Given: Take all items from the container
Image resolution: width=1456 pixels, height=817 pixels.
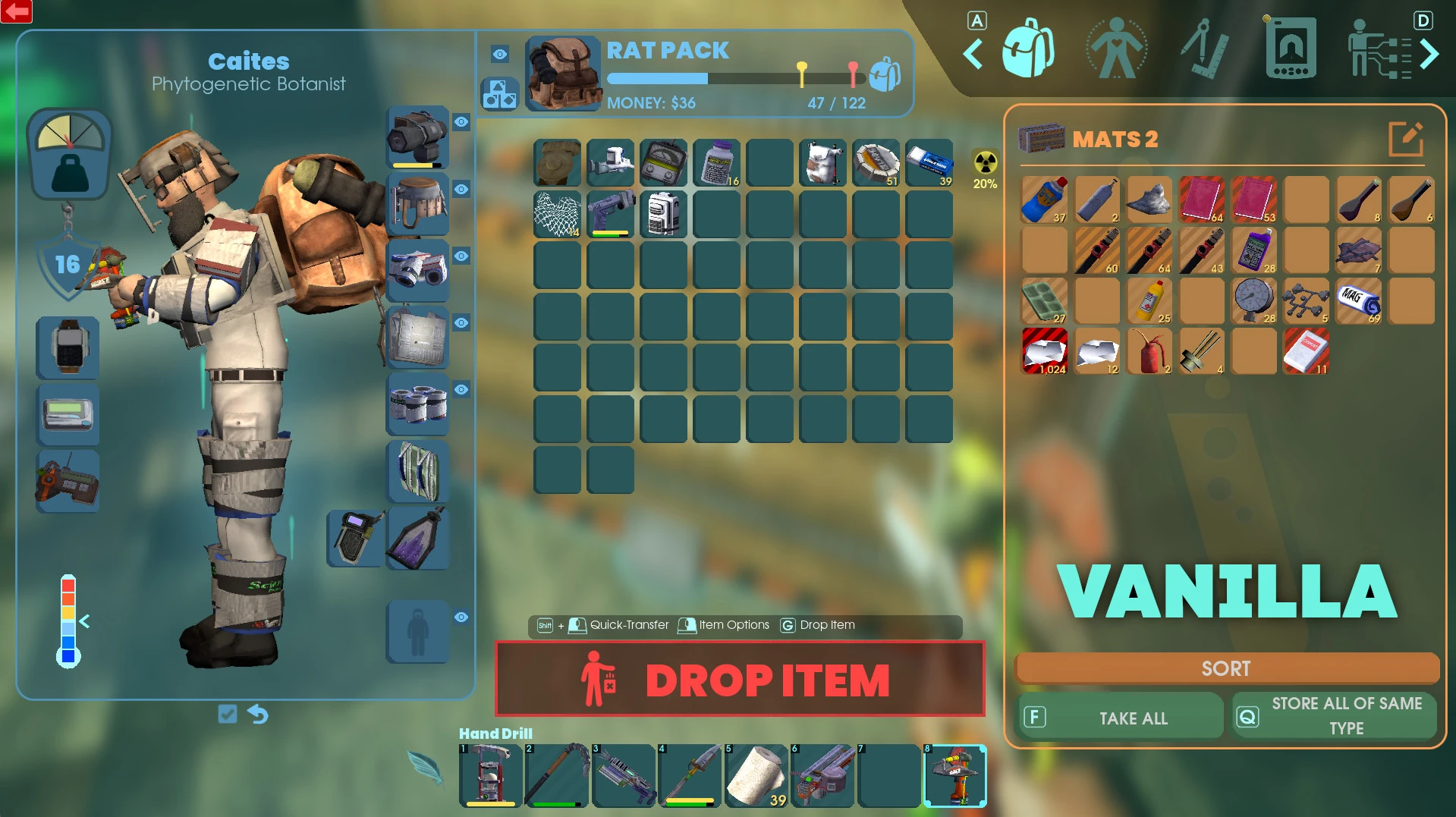Looking at the screenshot, I should [x=1120, y=718].
